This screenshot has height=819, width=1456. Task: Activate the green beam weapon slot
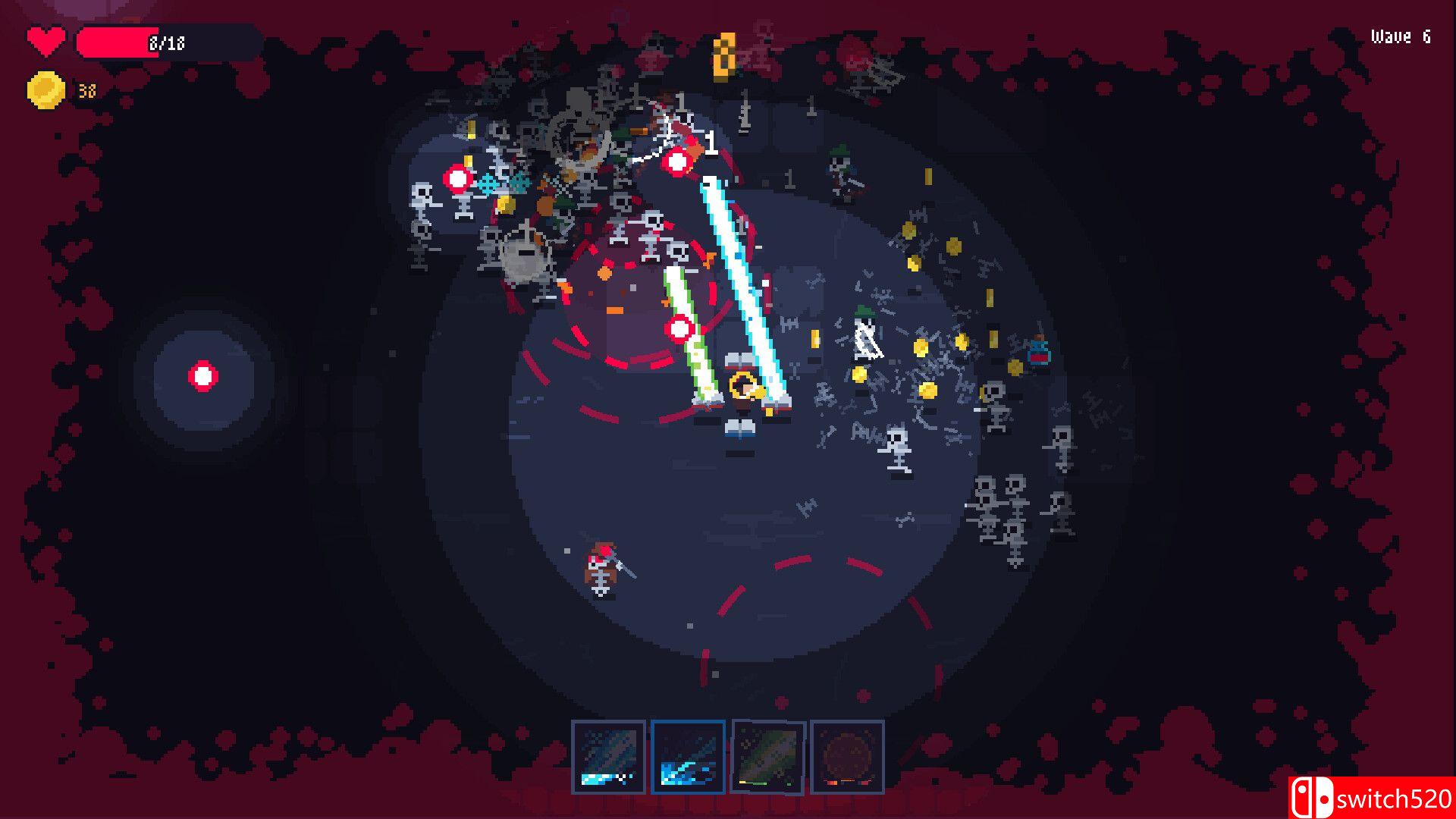[767, 756]
